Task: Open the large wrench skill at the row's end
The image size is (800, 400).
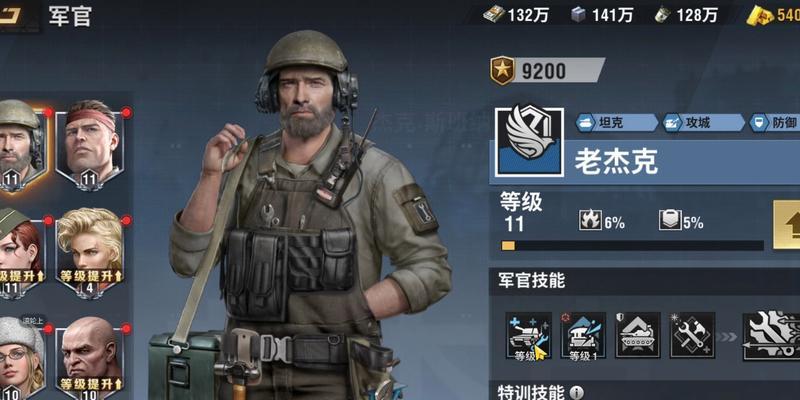Action: click(x=773, y=335)
